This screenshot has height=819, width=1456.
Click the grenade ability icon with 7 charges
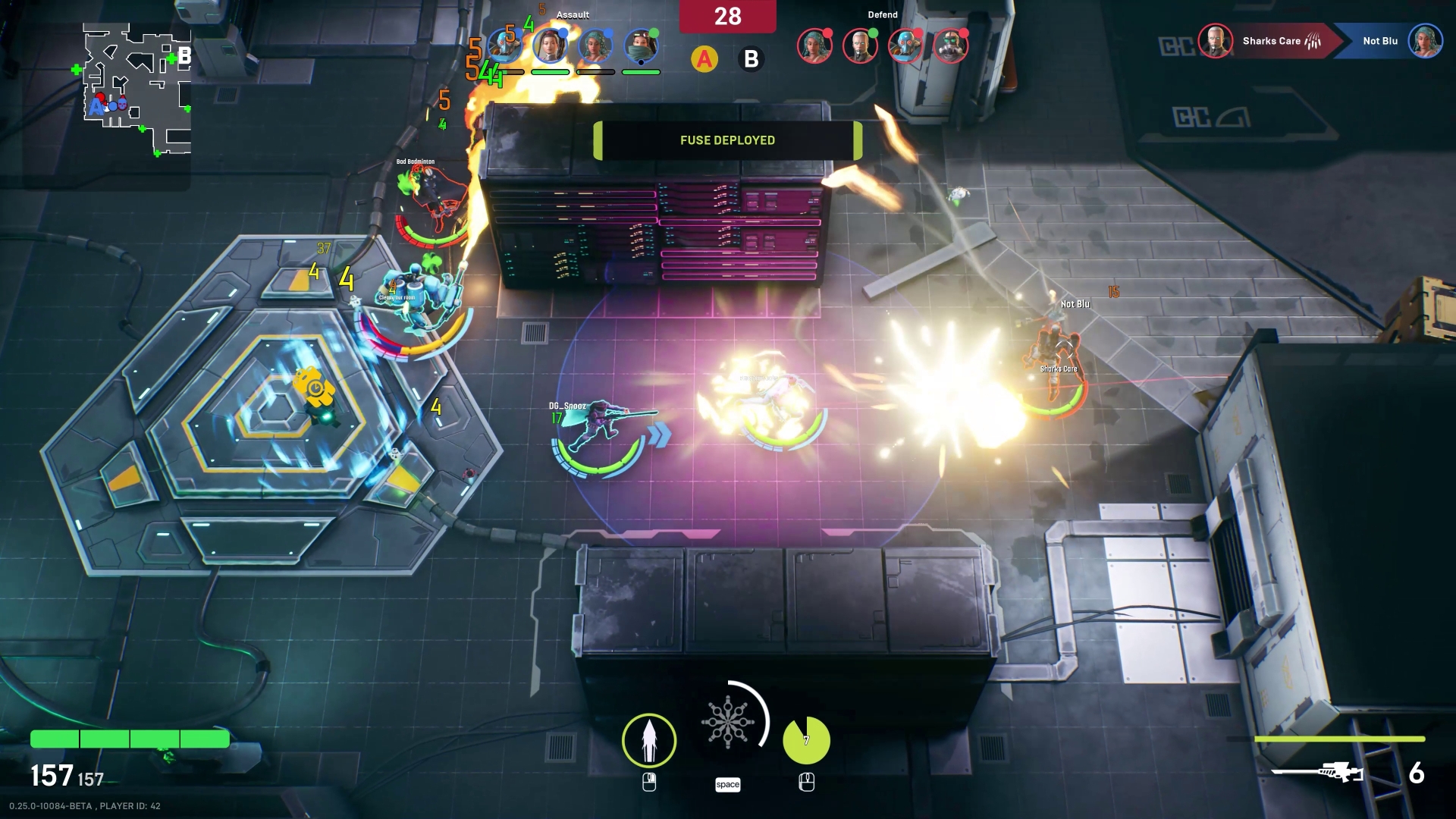[806, 739]
